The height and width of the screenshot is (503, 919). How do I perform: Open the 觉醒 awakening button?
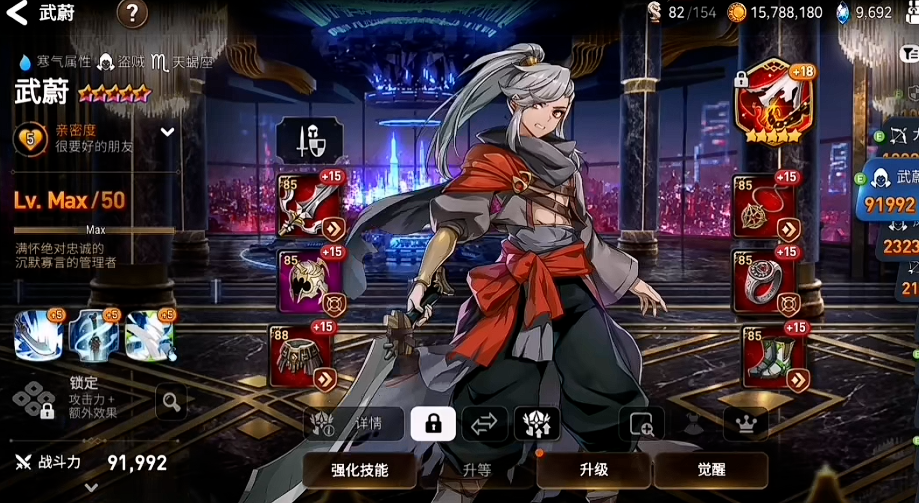pos(710,469)
